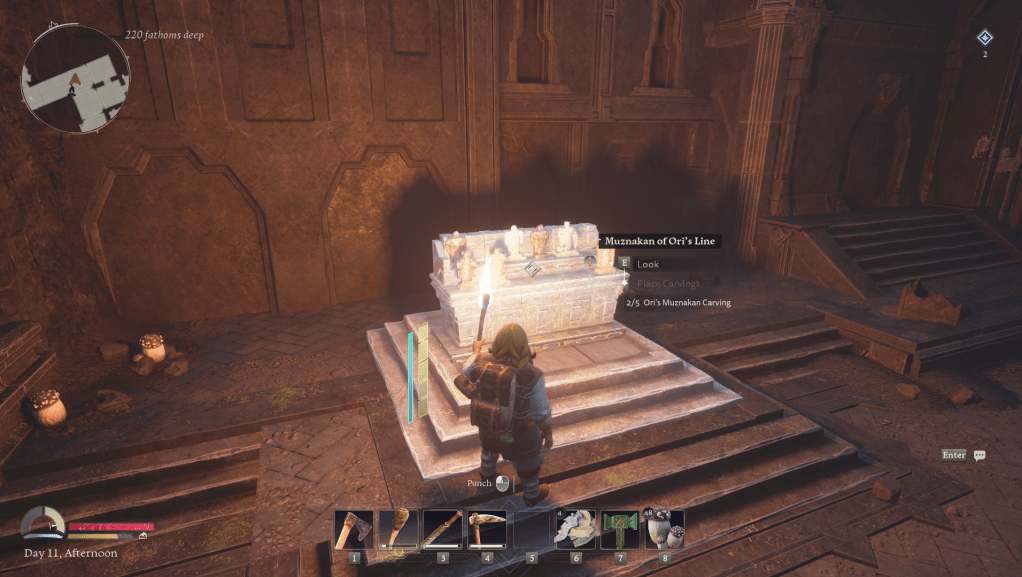Select the hand axe hotbar slot
This screenshot has height=577, width=1022.
(354, 529)
